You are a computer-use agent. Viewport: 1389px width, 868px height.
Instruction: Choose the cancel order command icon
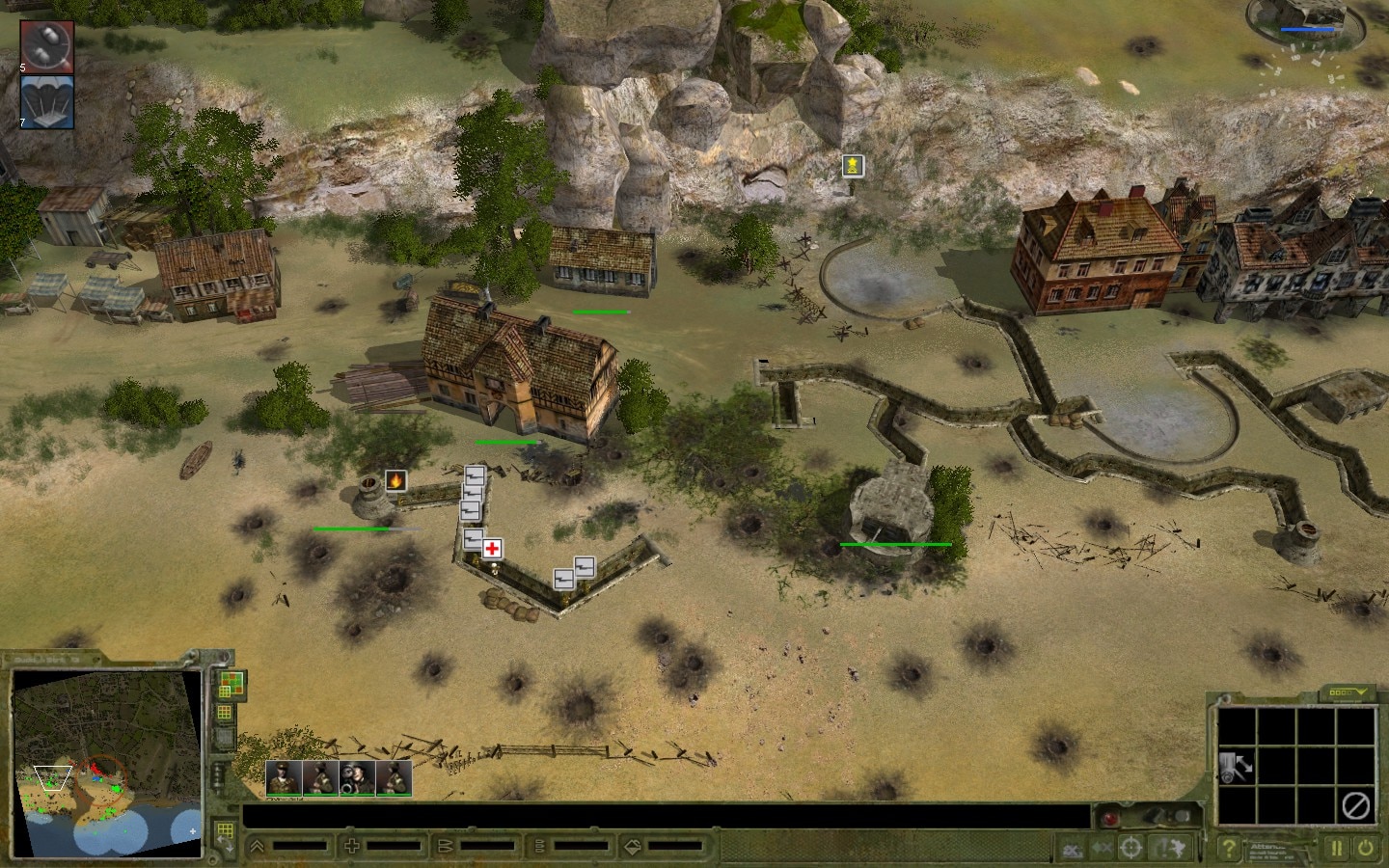pyautogui.click(x=1356, y=804)
